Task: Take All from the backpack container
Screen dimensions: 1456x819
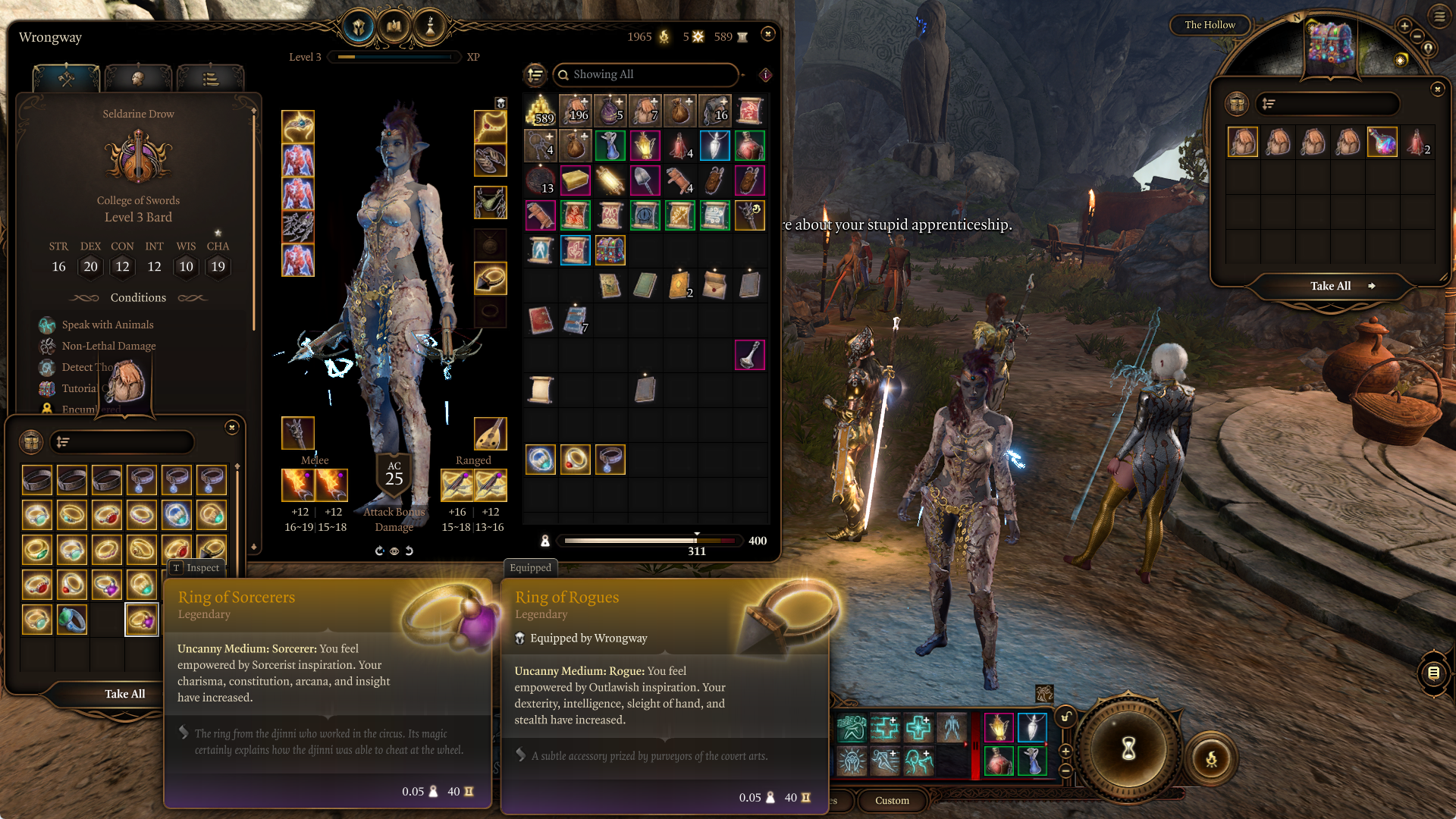Action: coord(1331,286)
